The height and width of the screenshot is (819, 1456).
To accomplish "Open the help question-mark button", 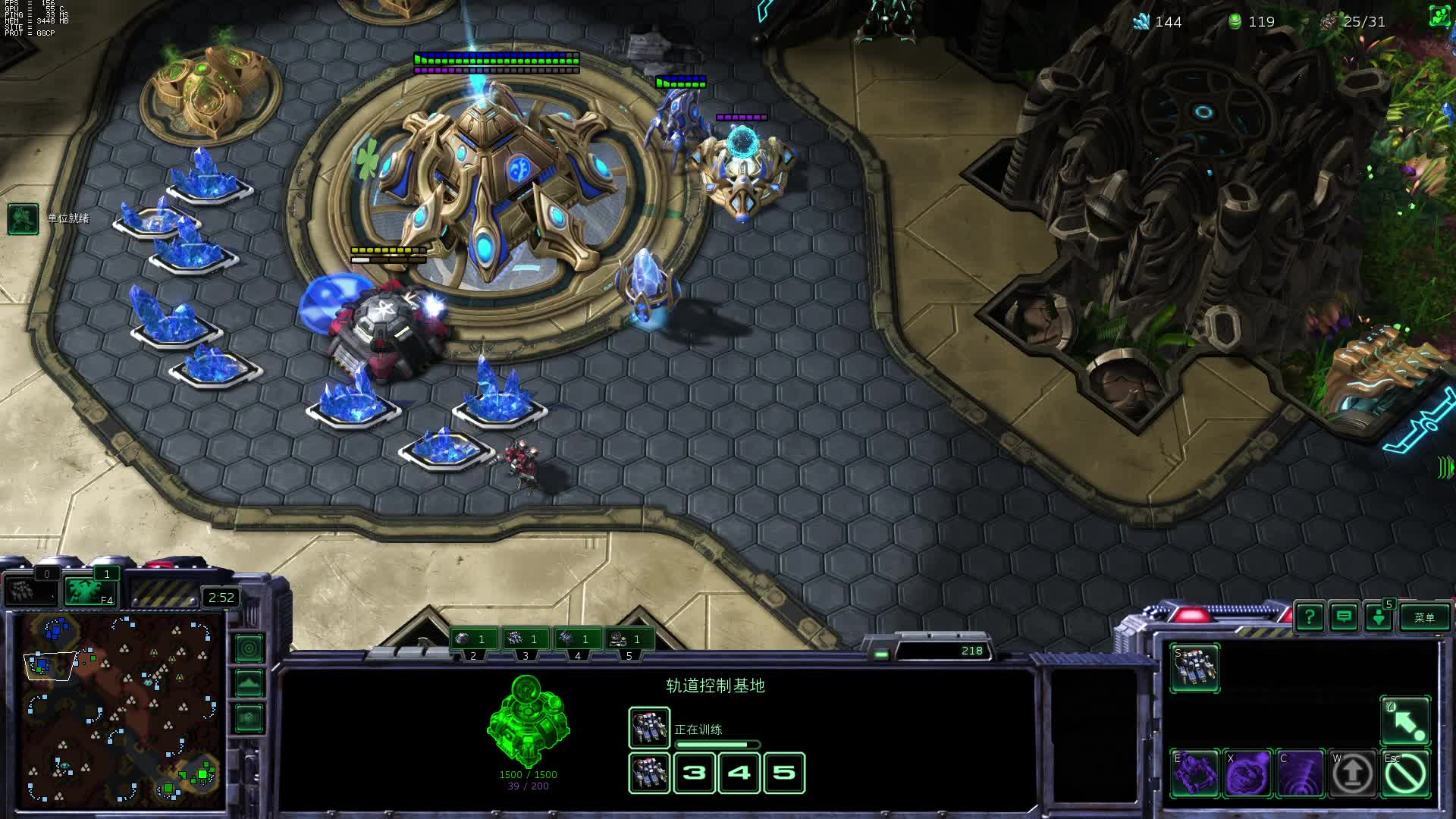I will [x=1310, y=617].
